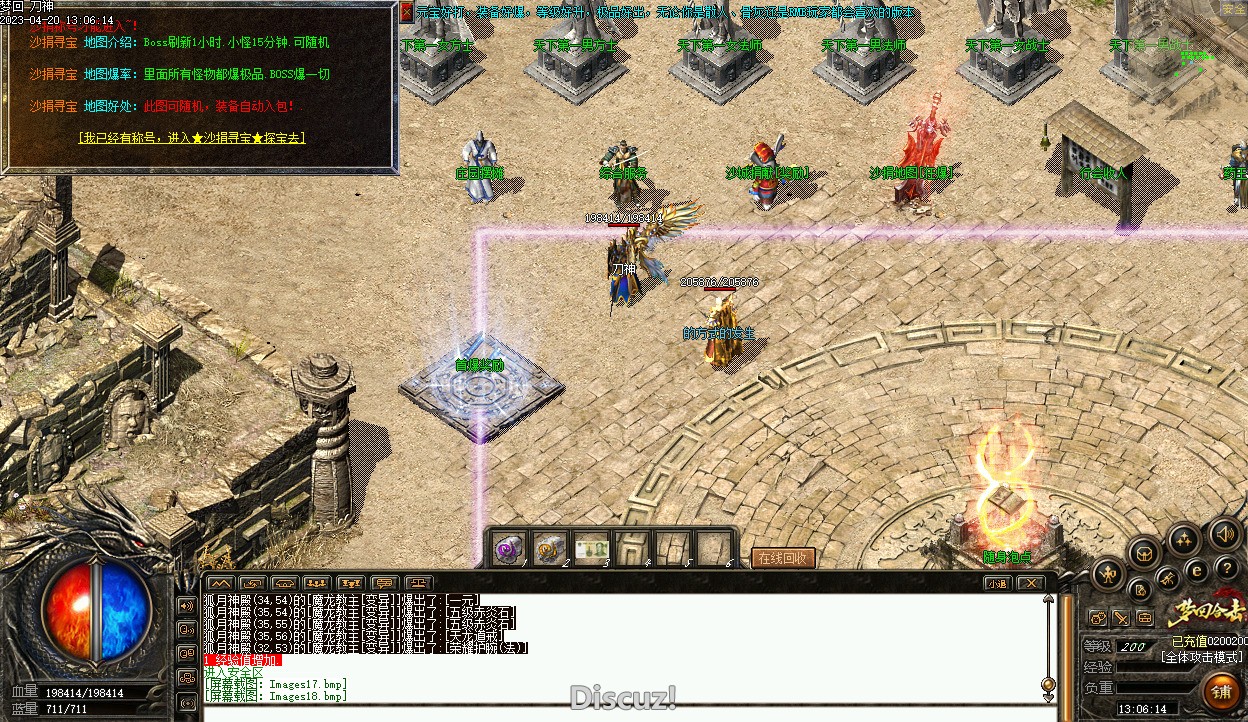The height and width of the screenshot is (722, 1248).
Task: Click the yellow 沙捐寻宝 enter-map dialogue link
Action: pyautogui.click(x=192, y=138)
